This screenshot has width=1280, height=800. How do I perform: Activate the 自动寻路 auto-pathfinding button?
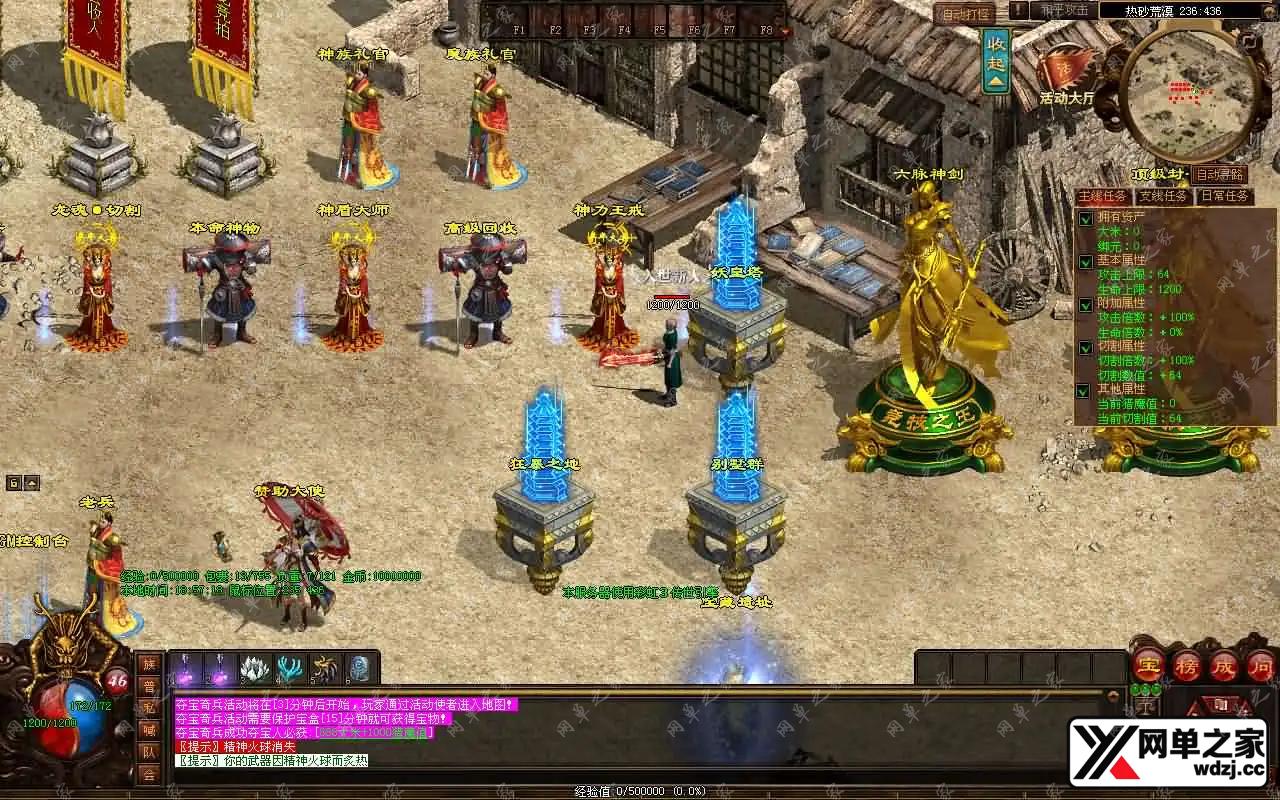1220,175
